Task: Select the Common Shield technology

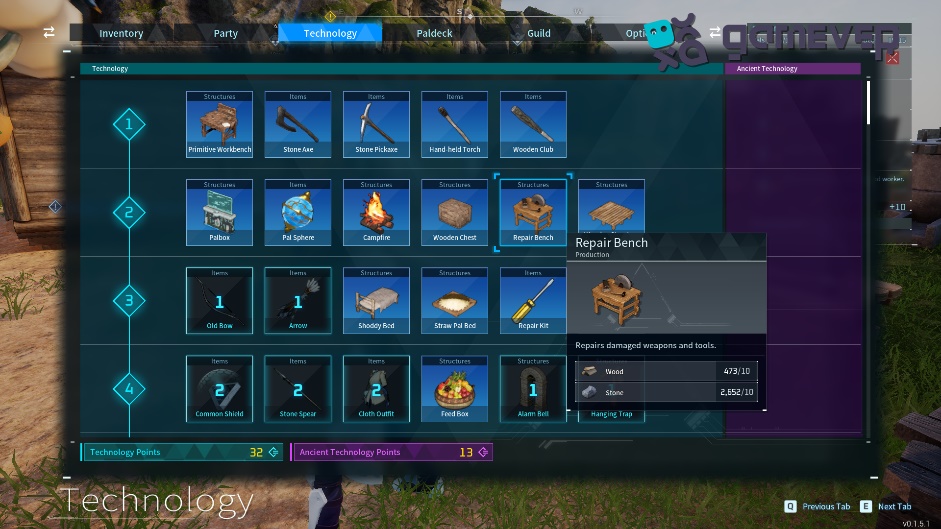Action: tap(220, 388)
